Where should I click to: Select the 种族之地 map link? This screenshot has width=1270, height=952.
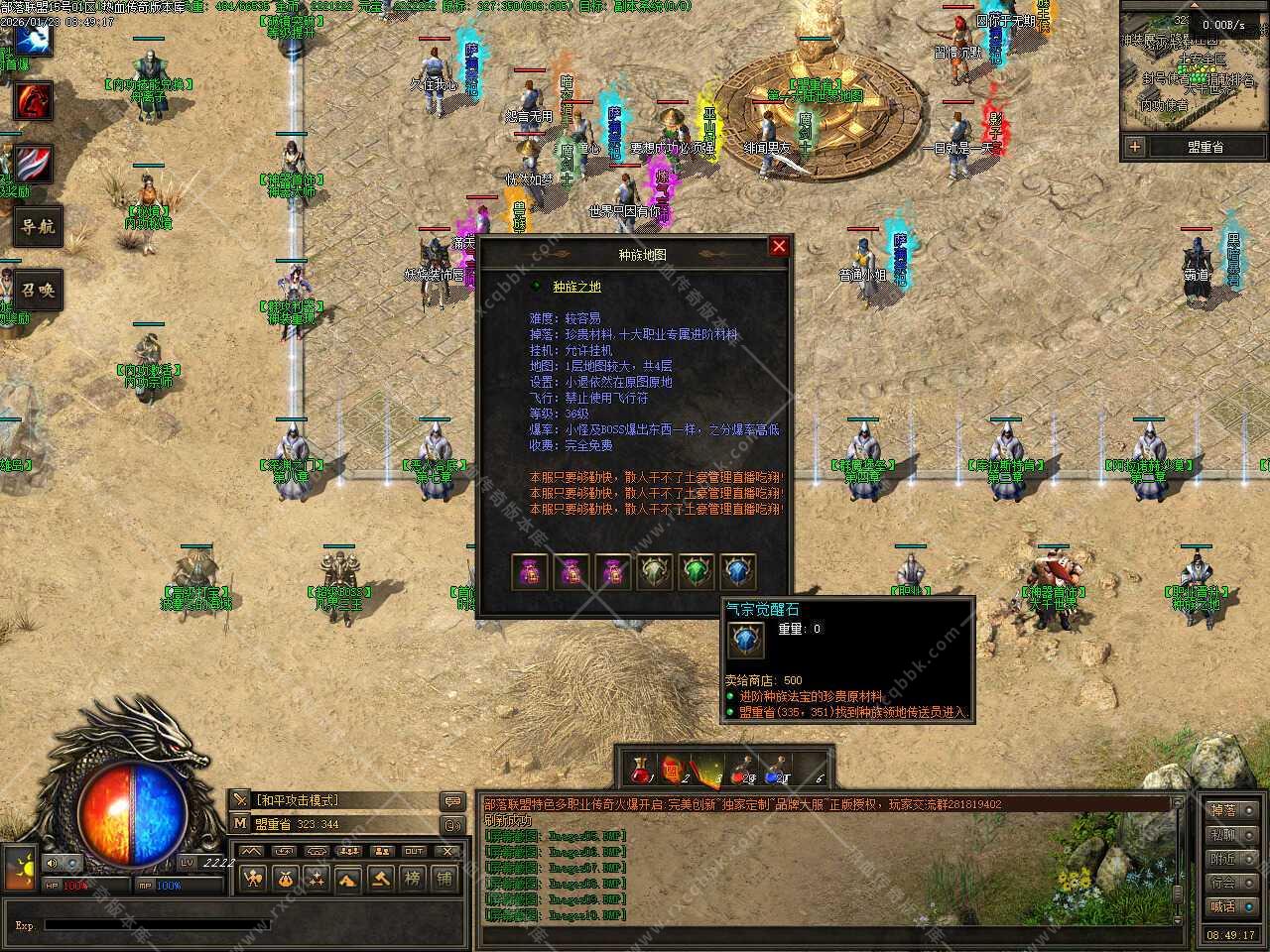tap(576, 287)
